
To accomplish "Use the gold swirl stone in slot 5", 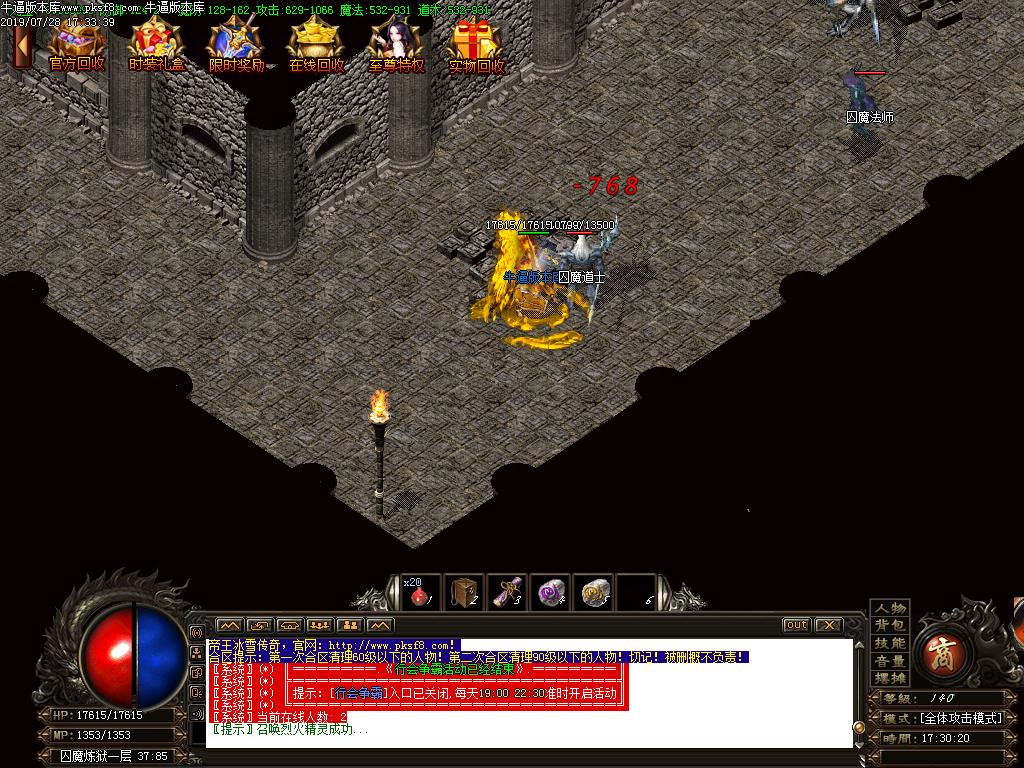I will 596,592.
